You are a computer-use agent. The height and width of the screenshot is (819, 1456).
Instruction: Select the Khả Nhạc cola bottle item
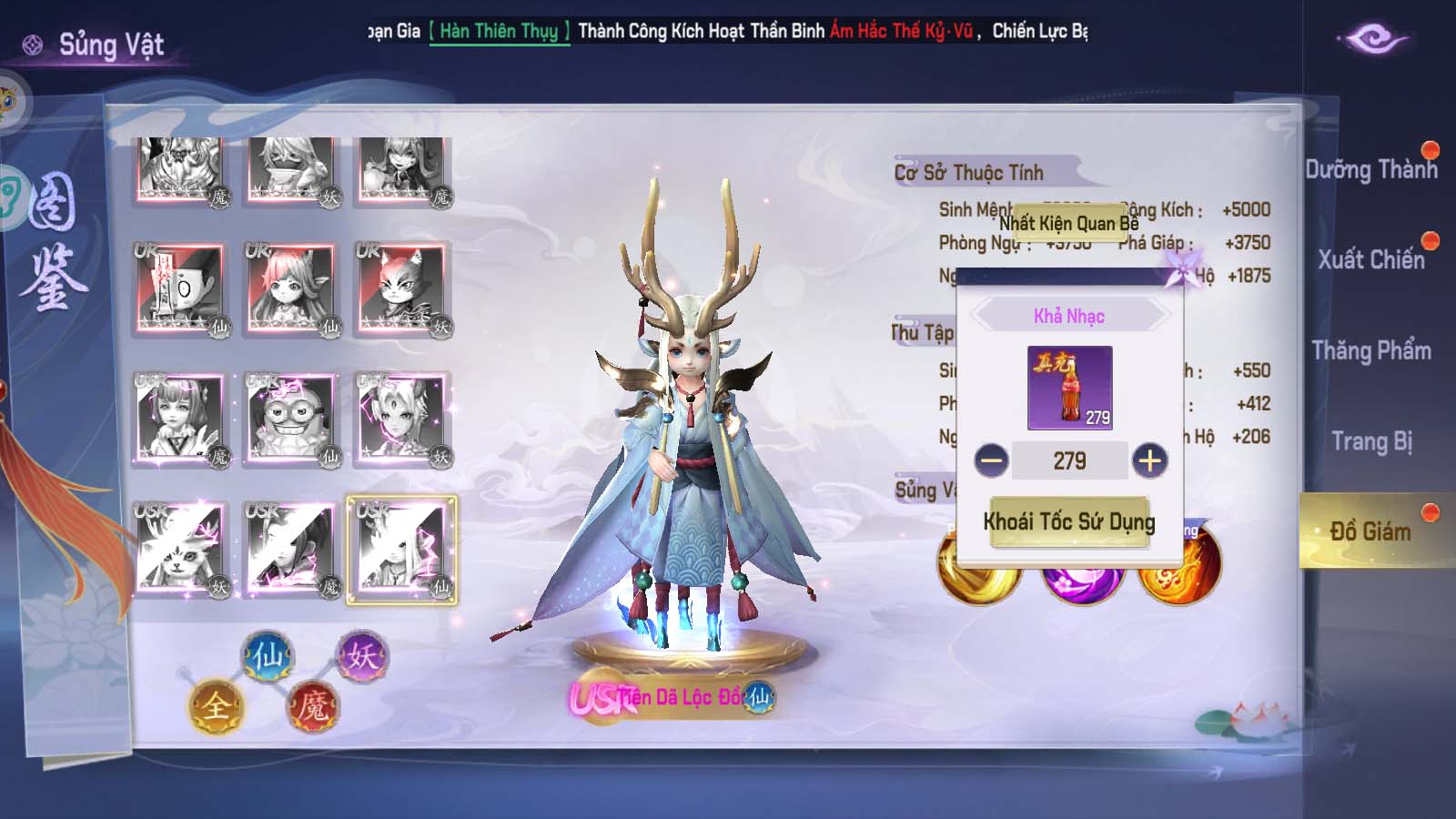[x=1069, y=388]
